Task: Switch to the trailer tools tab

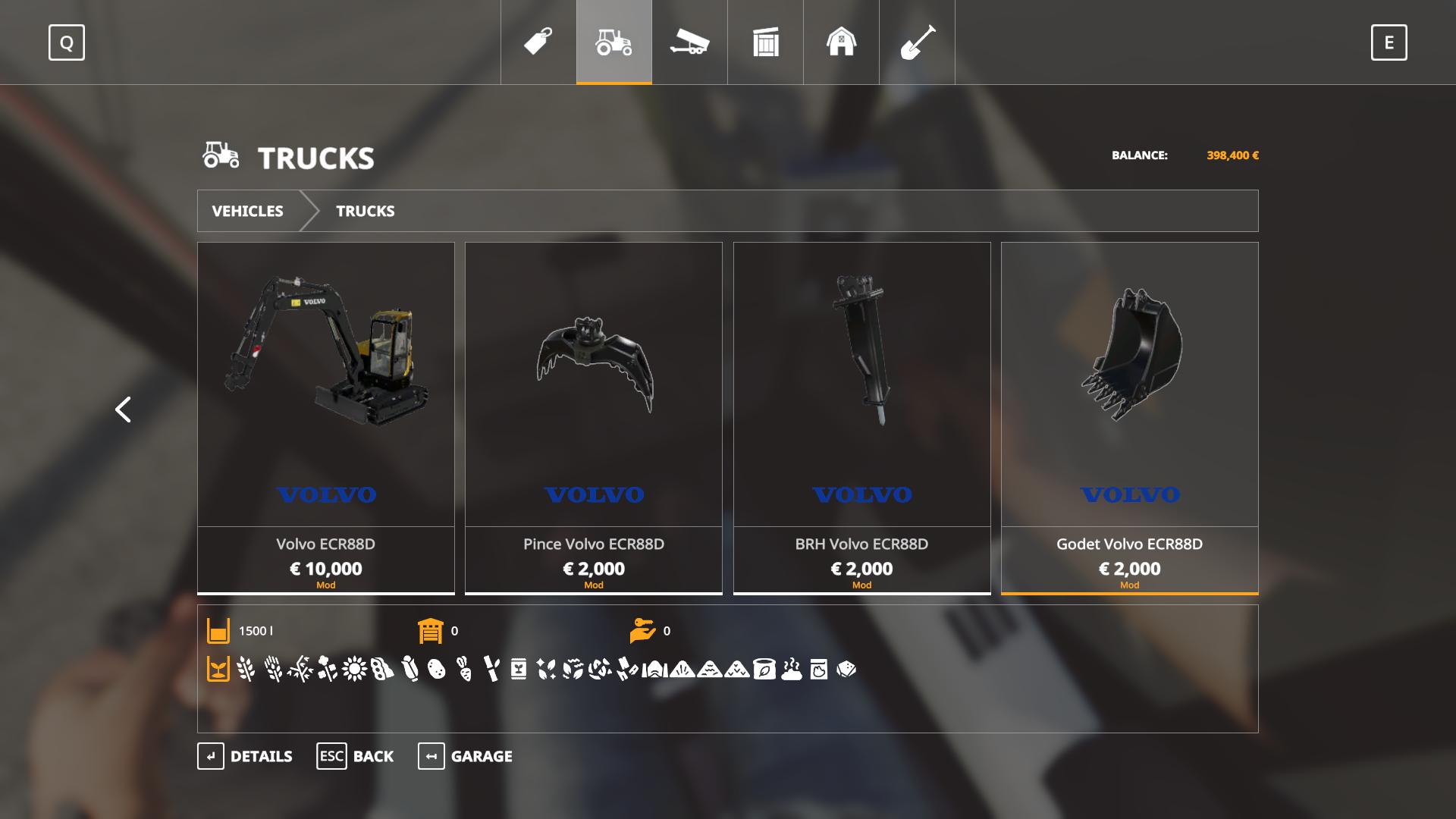Action: (x=689, y=42)
